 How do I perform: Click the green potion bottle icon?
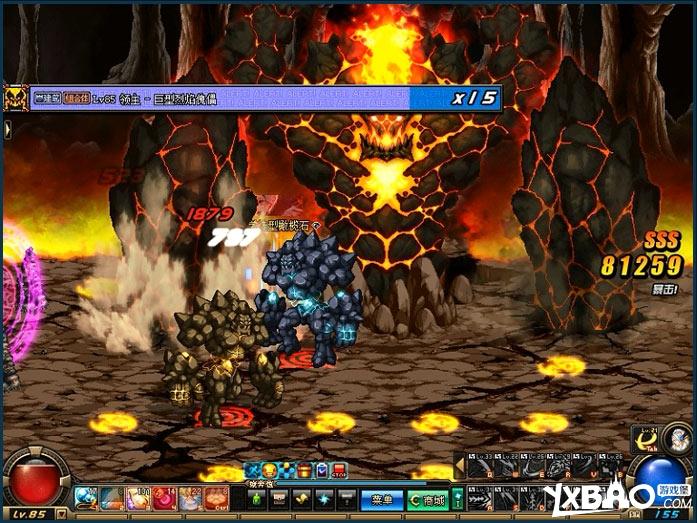pyautogui.click(x=255, y=497)
